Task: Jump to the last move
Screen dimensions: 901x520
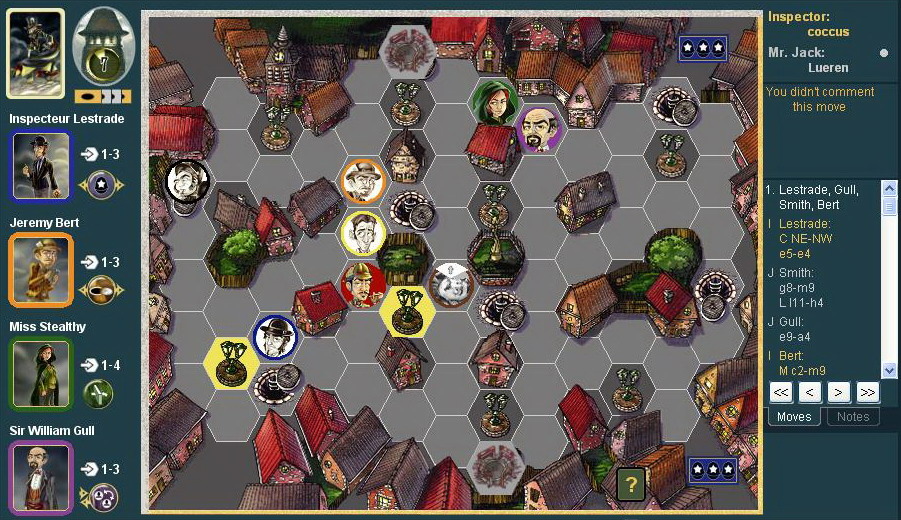Action: click(867, 392)
